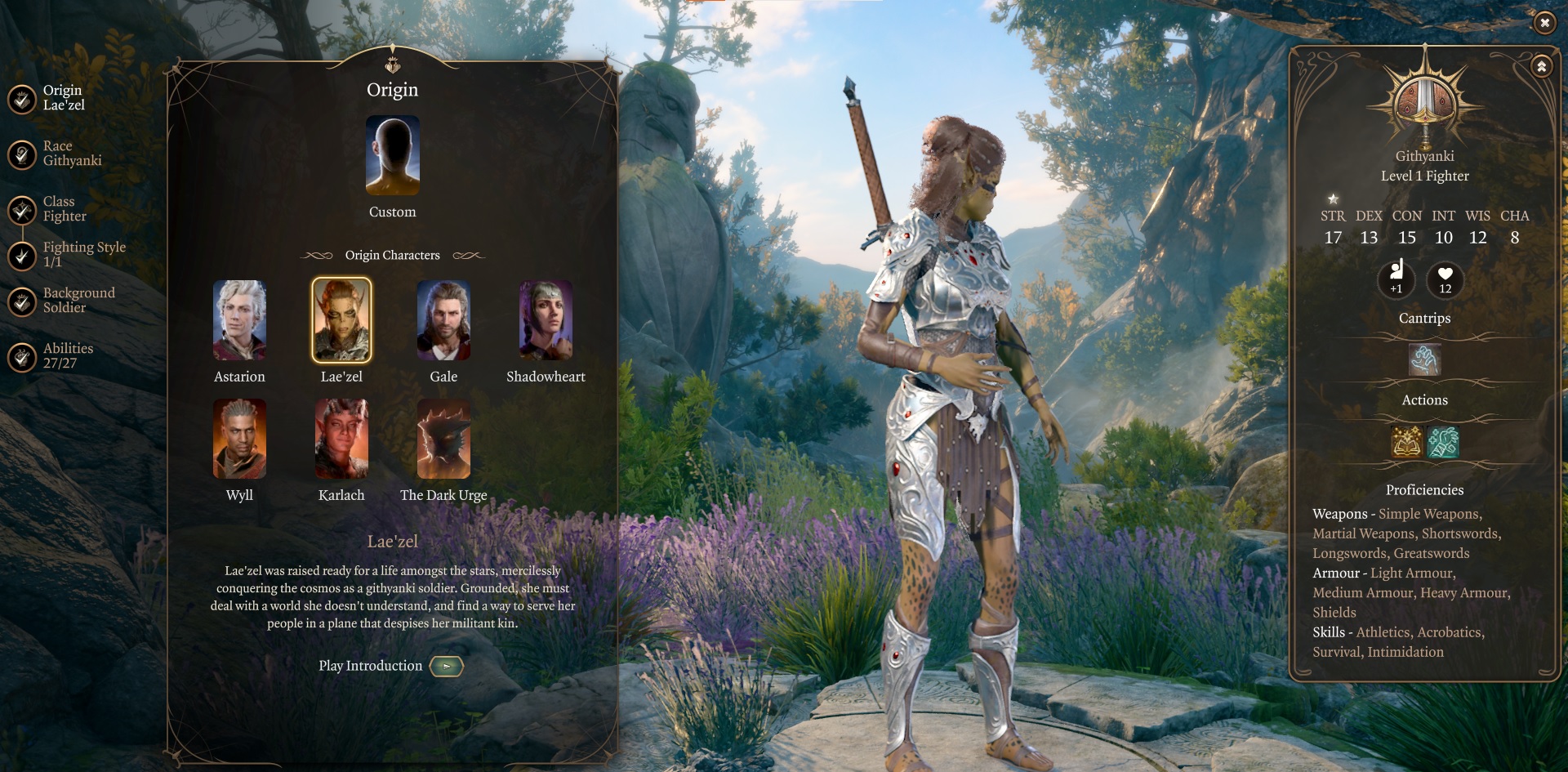Click the teal healing action icon under Actions

pyautogui.click(x=1444, y=441)
